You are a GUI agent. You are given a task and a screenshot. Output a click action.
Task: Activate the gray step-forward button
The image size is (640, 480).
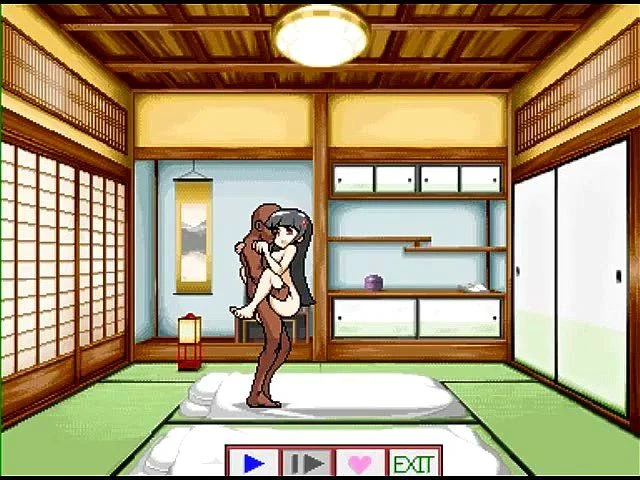click(x=307, y=463)
